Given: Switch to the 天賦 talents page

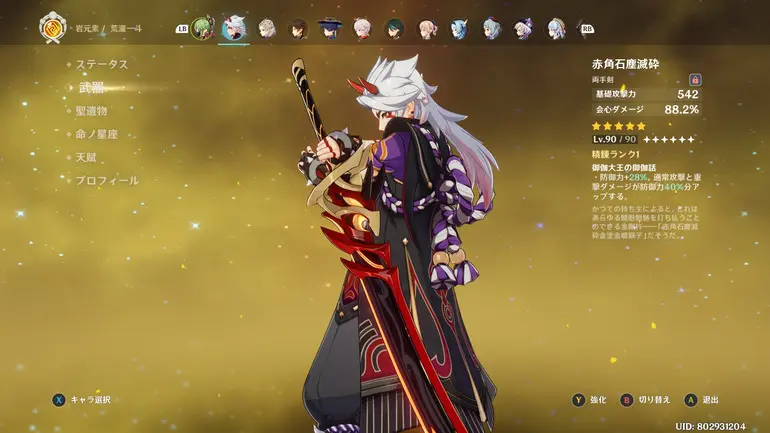Looking at the screenshot, I should pos(87,157).
